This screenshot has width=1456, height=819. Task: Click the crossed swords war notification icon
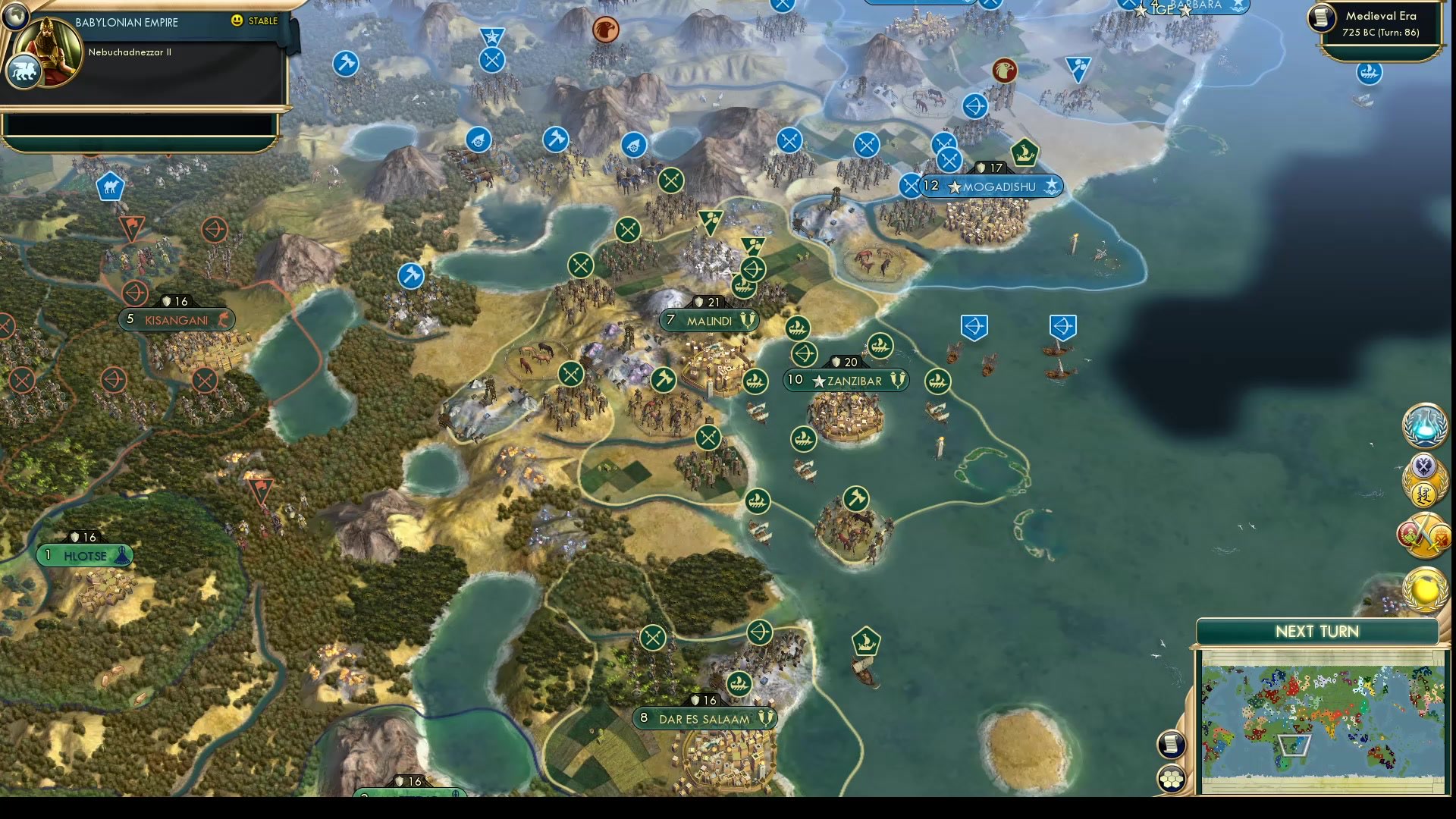(x=1424, y=535)
